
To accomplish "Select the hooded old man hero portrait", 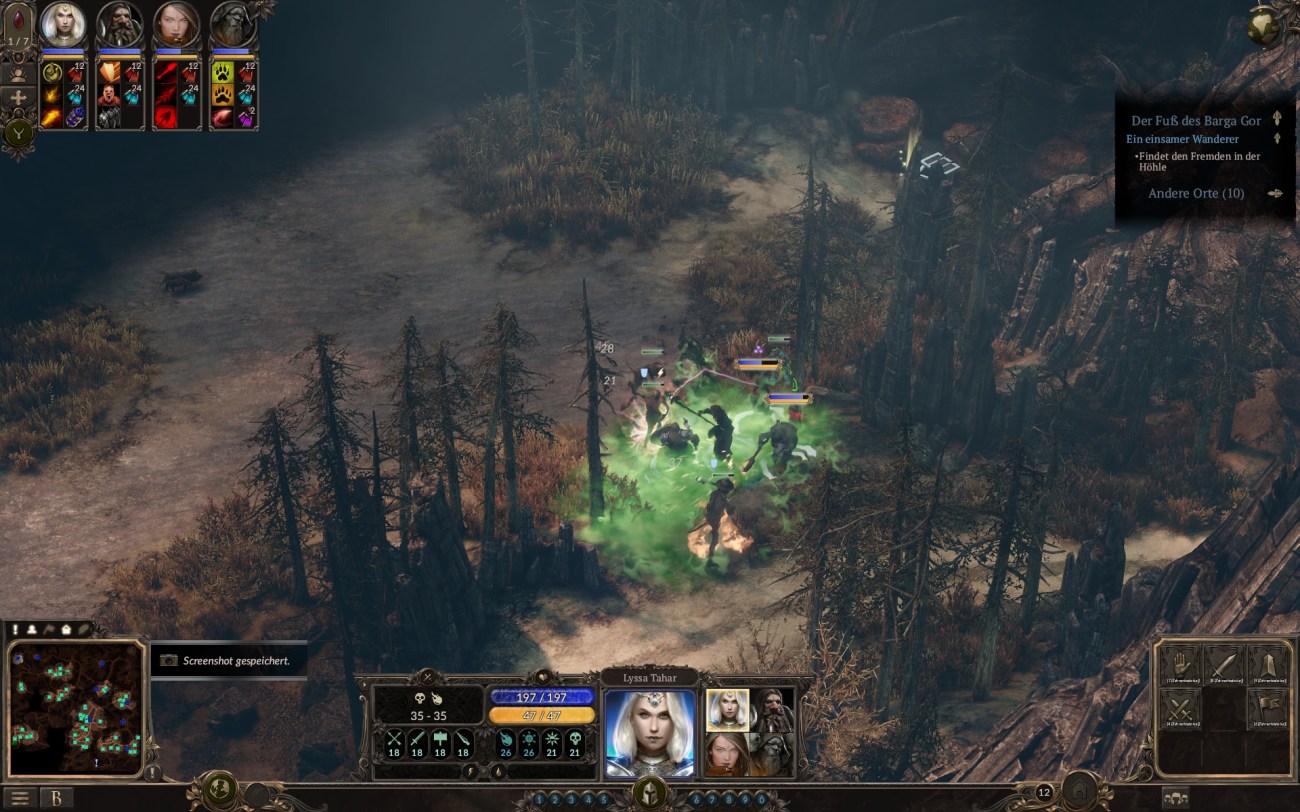I will tap(232, 24).
